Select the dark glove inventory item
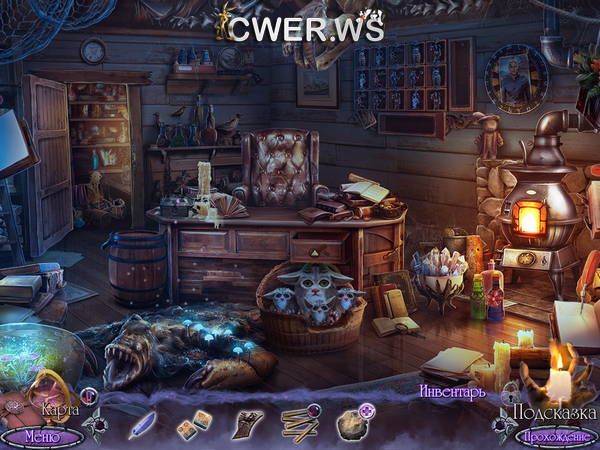Image resolution: width=600 pixels, height=450 pixels. pos(245,424)
